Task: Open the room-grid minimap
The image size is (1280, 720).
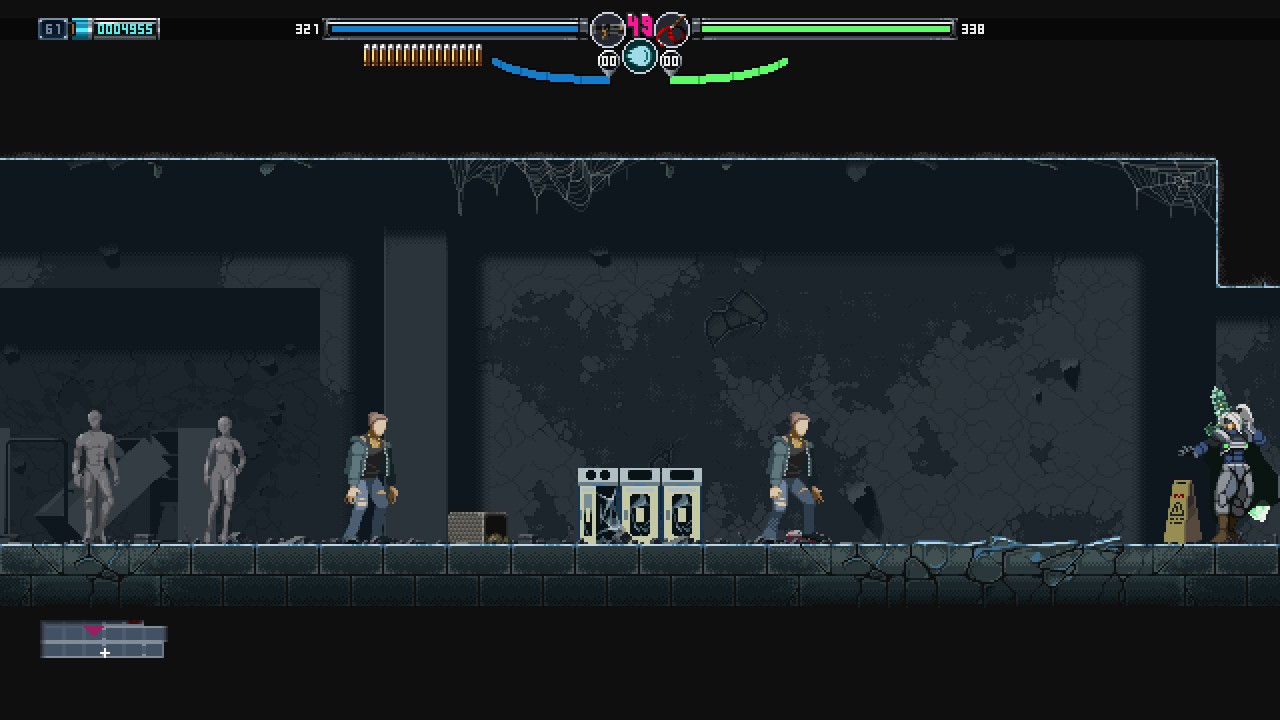Action: tap(103, 641)
